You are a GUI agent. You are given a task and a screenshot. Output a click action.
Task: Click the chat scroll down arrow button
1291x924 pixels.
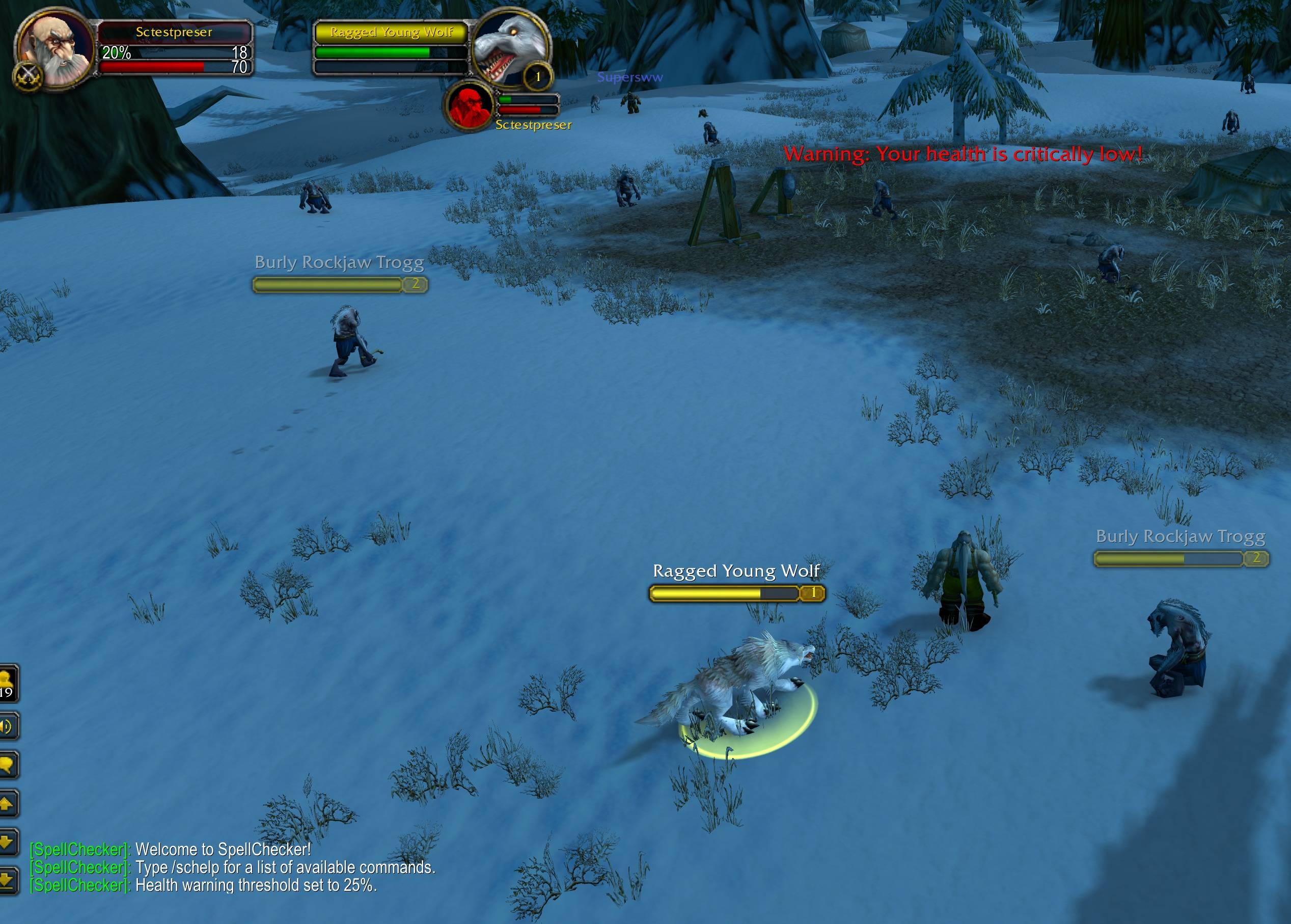[8, 841]
